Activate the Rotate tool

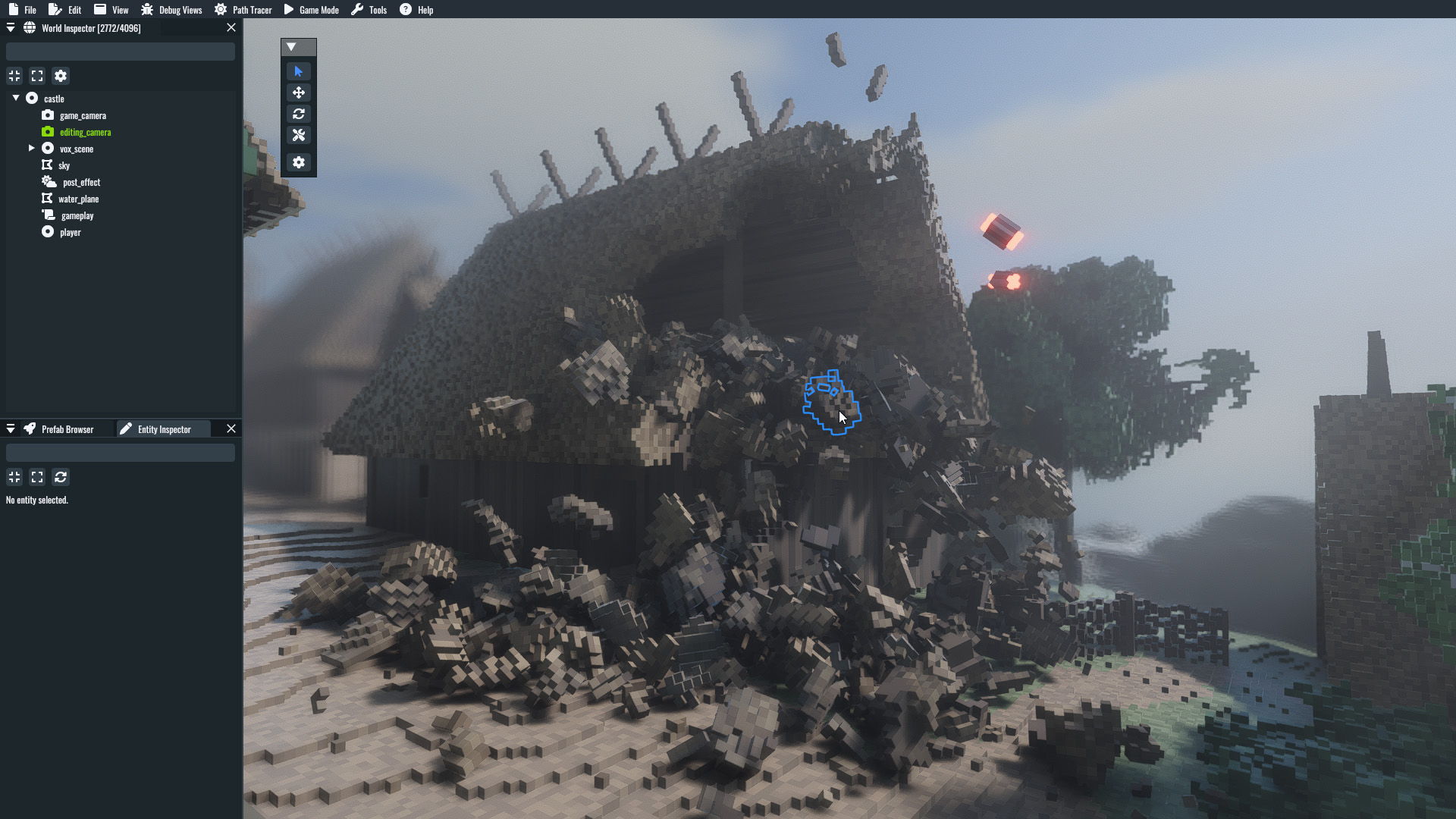(x=298, y=113)
